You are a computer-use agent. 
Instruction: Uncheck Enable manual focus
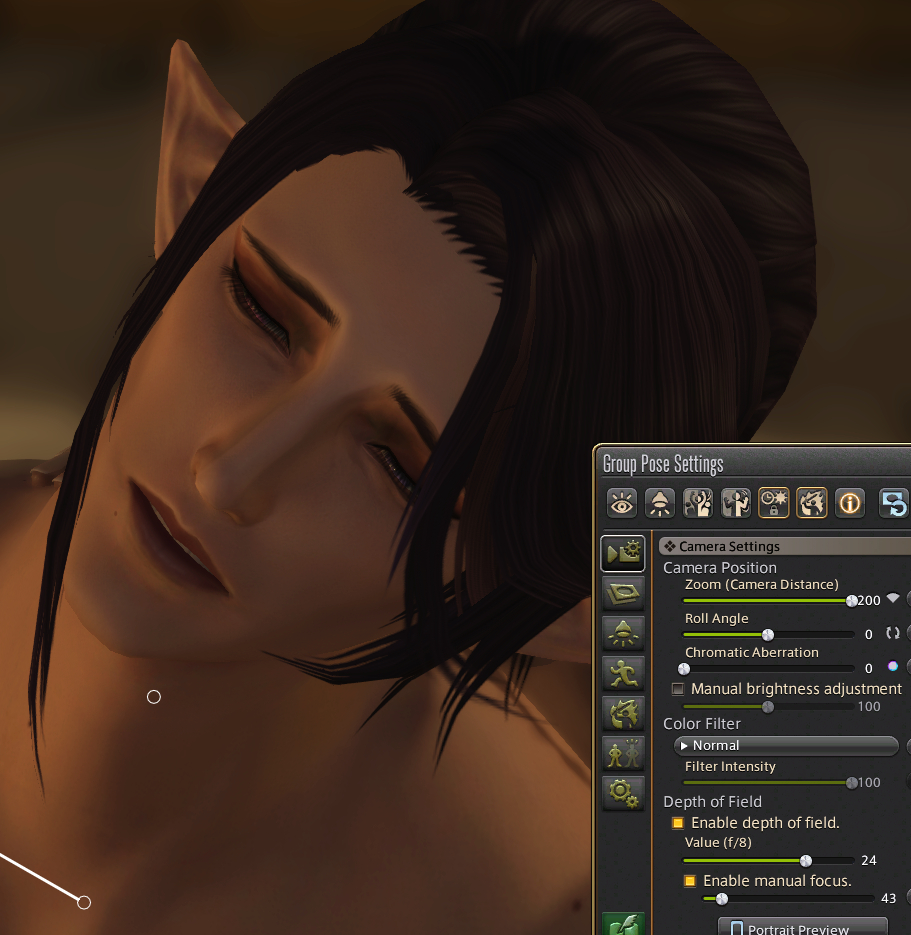(x=690, y=881)
